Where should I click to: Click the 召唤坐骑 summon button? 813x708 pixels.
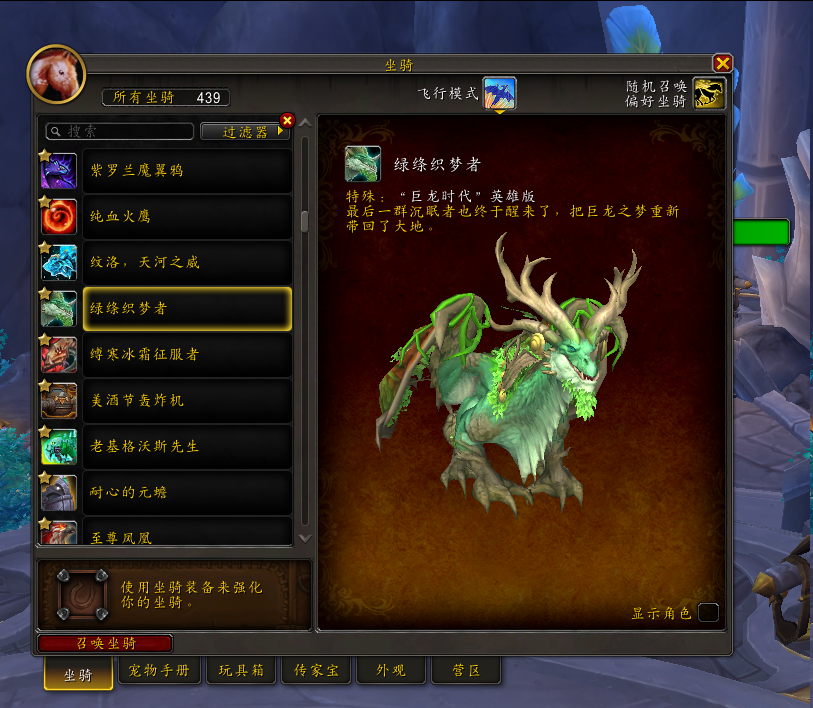point(105,643)
